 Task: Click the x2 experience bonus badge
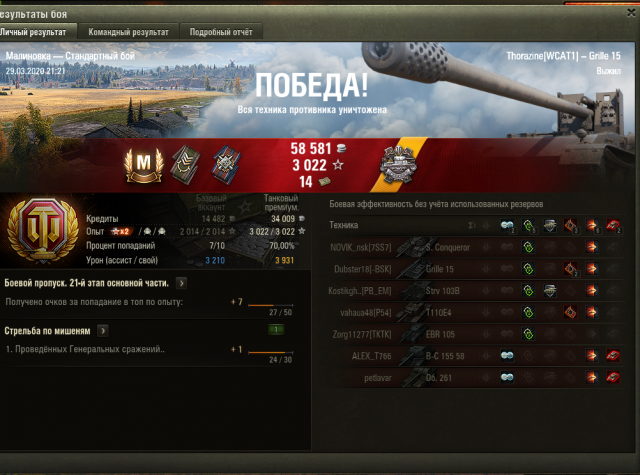tap(126, 231)
